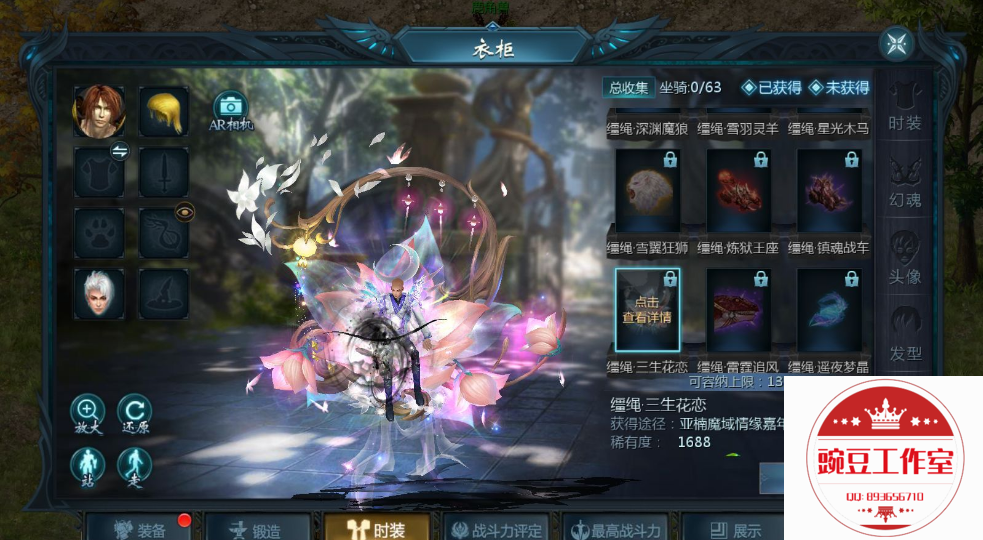983x540 pixels.
Task: Toggle the eye visibility icon on mount slot
Action: point(184,212)
